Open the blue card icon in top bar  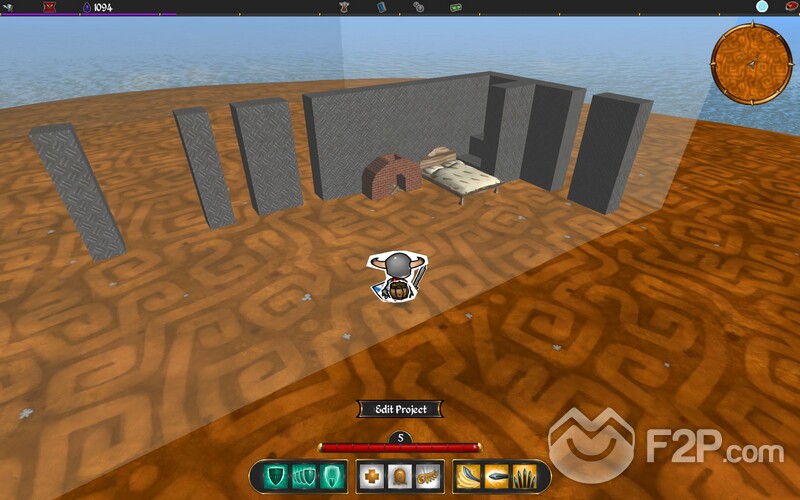point(382,7)
